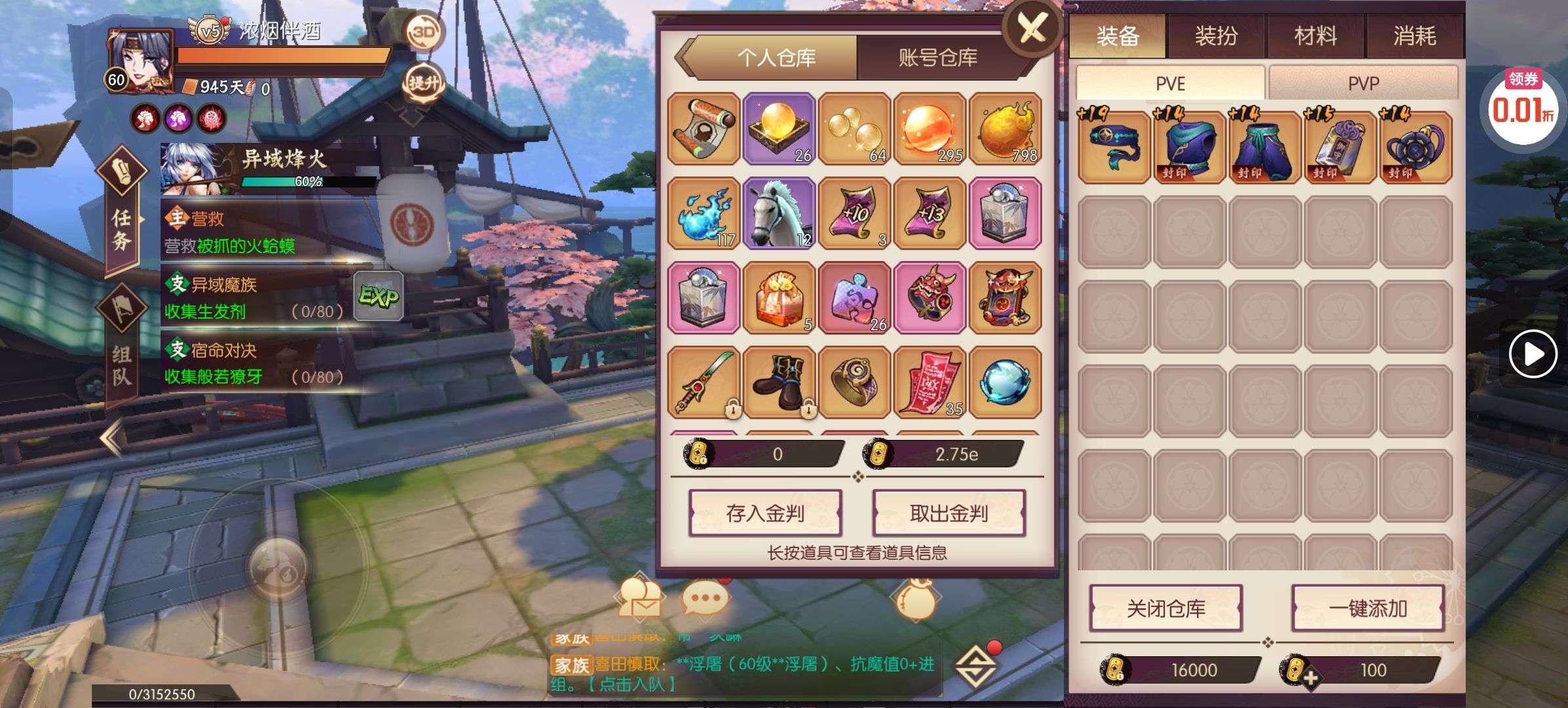Open the 装扮 inventory tab
The height and width of the screenshot is (708, 1568).
click(1216, 35)
